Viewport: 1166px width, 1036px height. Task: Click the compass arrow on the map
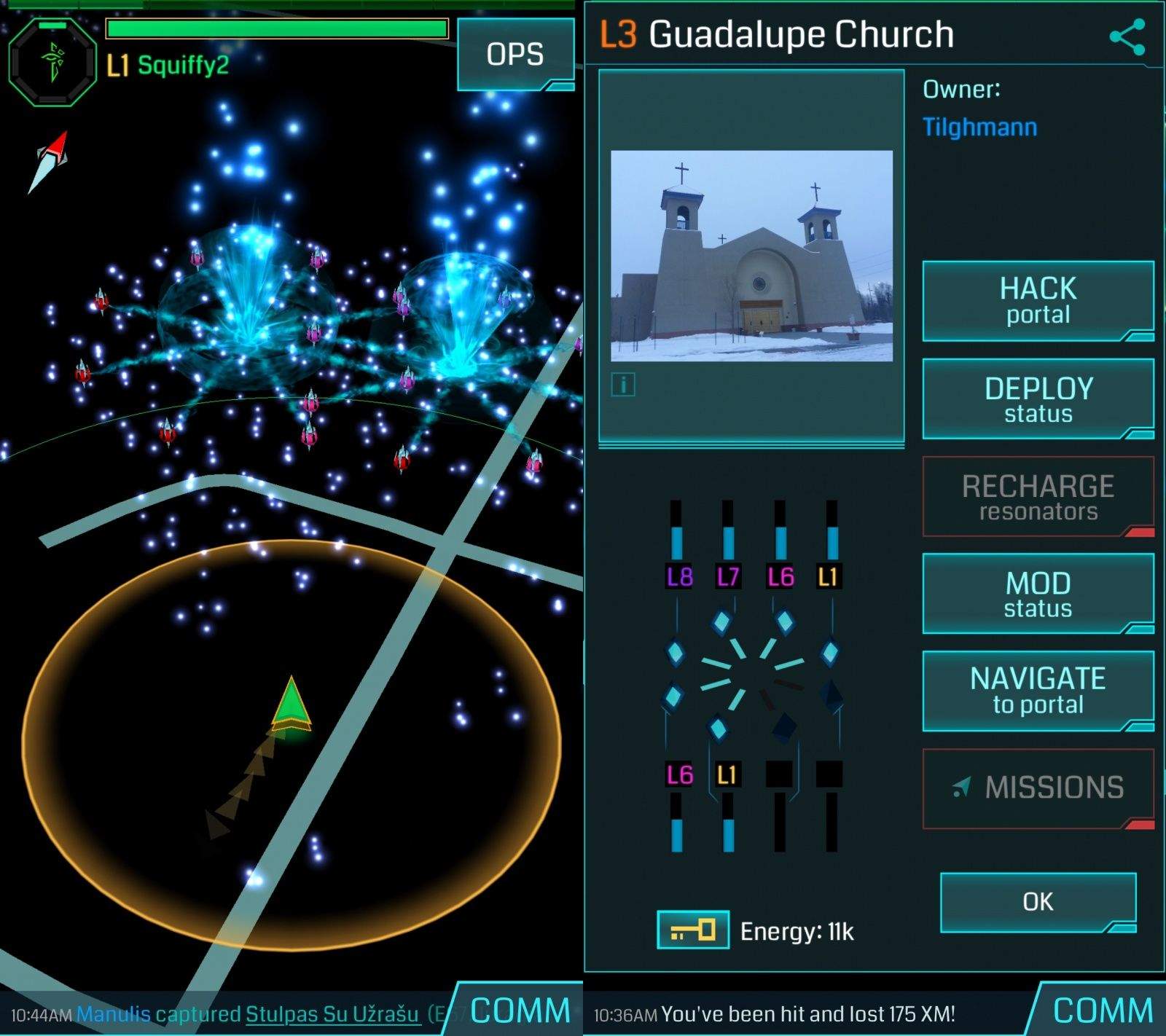click(x=49, y=162)
